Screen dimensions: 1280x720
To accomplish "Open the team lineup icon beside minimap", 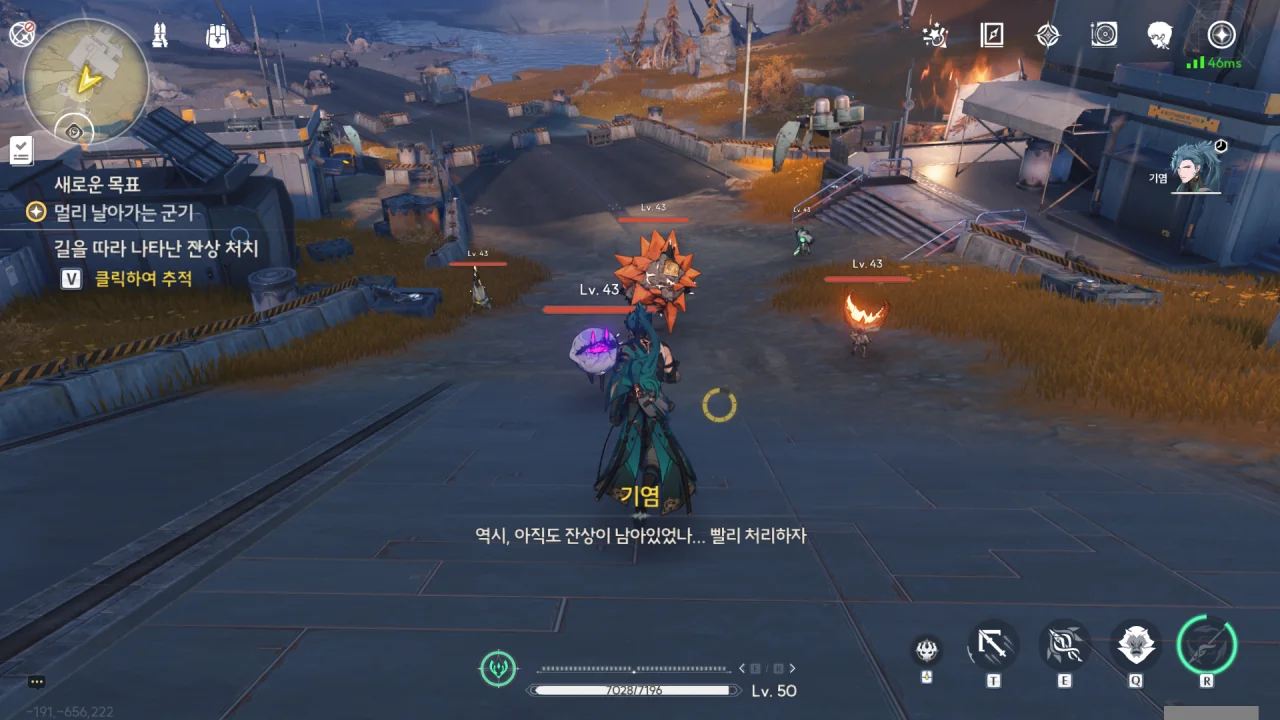I will (160, 35).
